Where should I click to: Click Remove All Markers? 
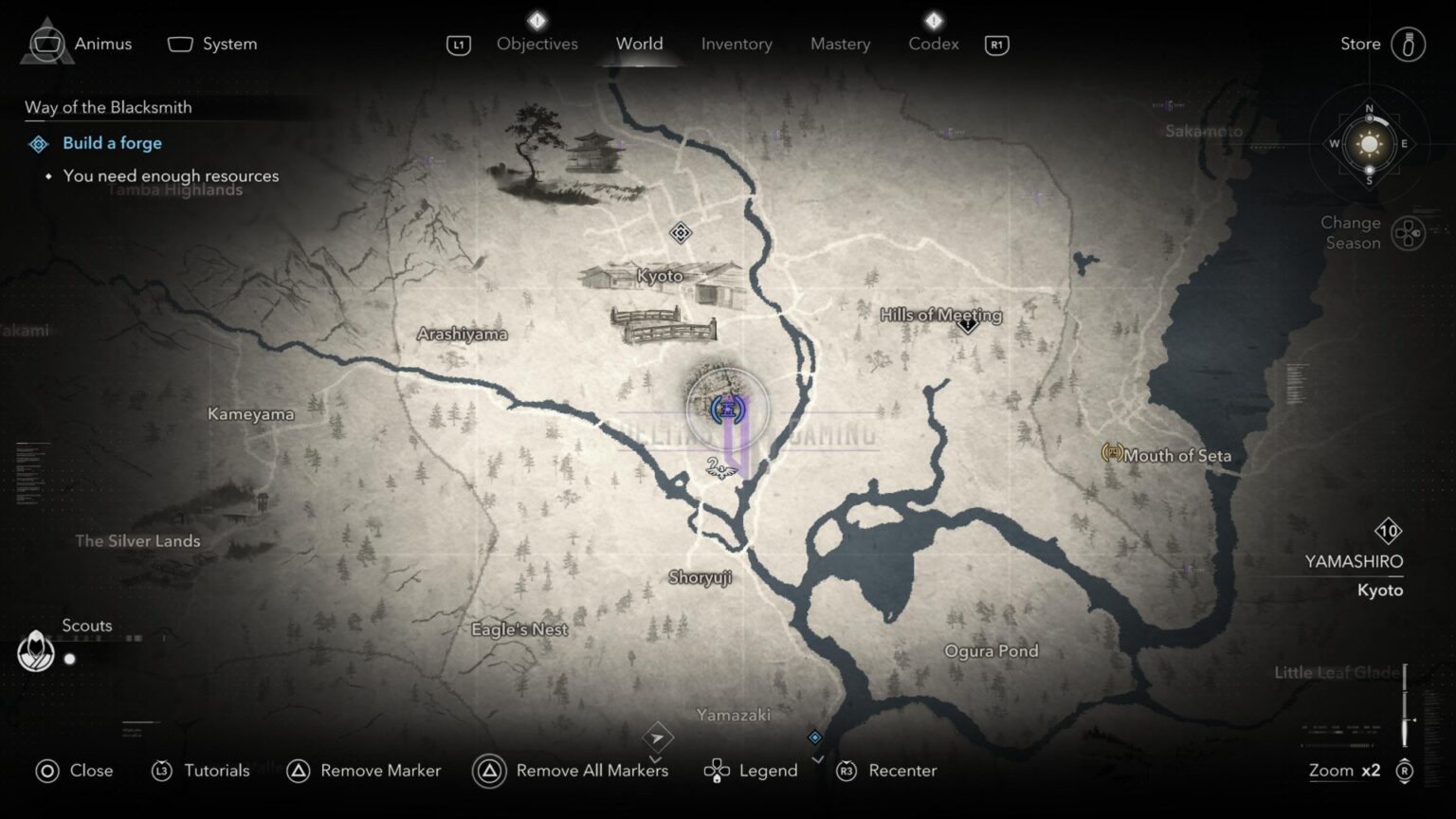click(x=570, y=771)
